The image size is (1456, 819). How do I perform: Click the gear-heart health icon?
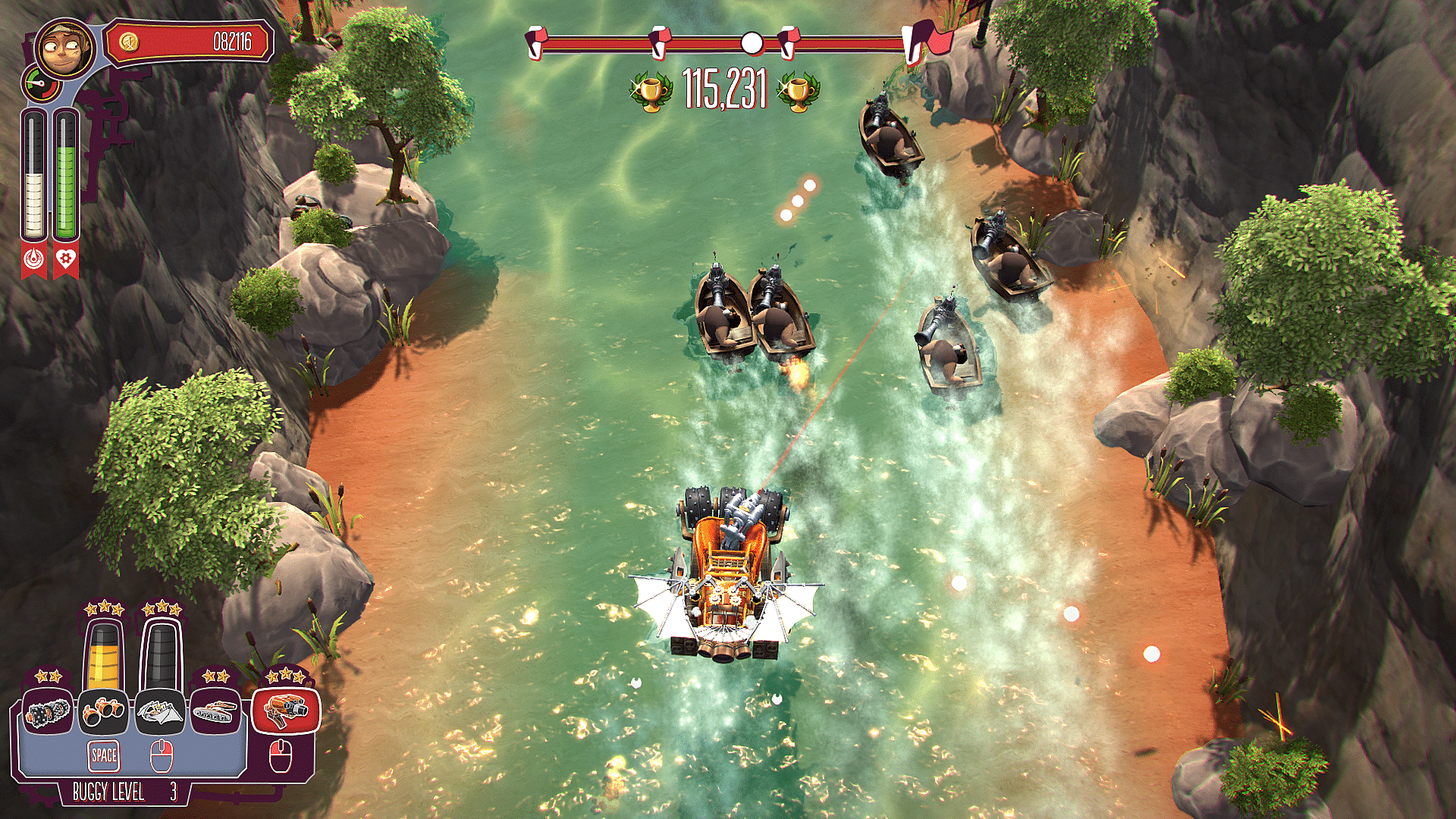coord(66,259)
